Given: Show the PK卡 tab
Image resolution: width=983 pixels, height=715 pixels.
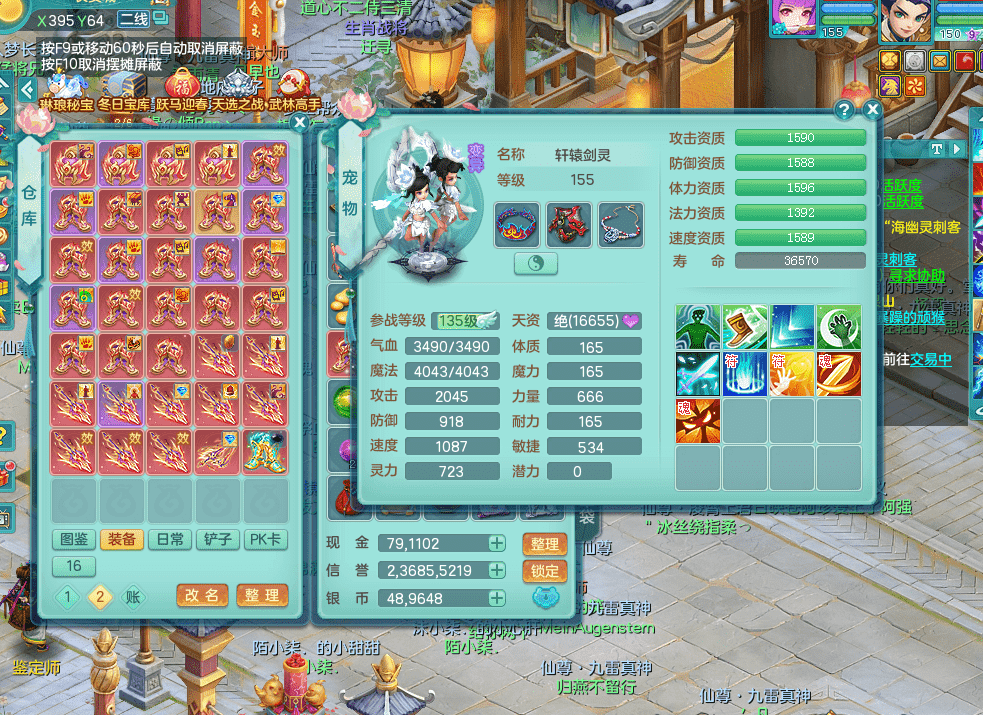Looking at the screenshot, I should point(266,540).
